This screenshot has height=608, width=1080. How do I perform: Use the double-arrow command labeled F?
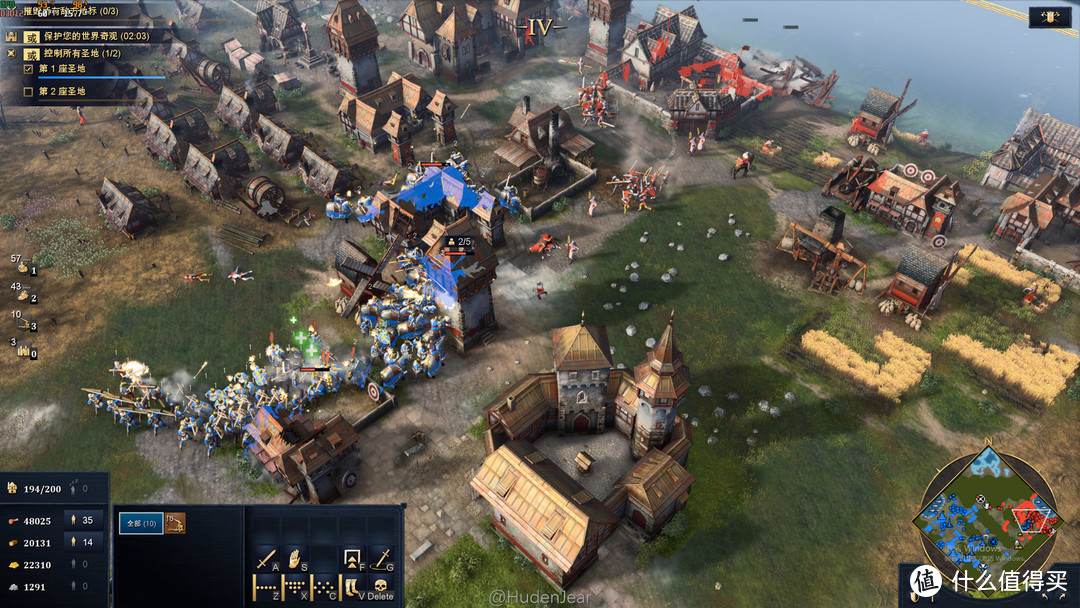click(353, 558)
